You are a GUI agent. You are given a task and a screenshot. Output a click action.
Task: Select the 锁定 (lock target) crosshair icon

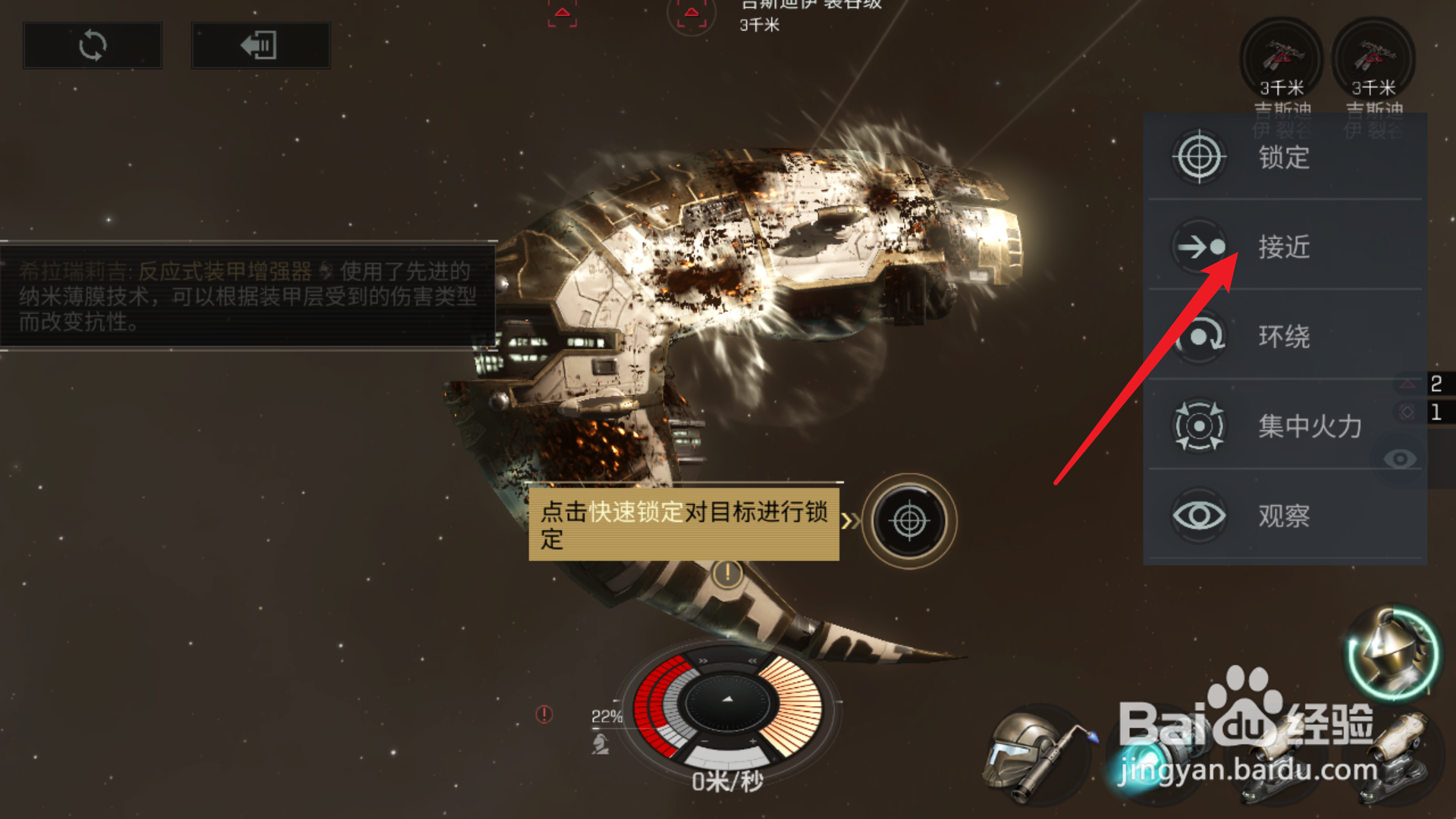click(1199, 157)
